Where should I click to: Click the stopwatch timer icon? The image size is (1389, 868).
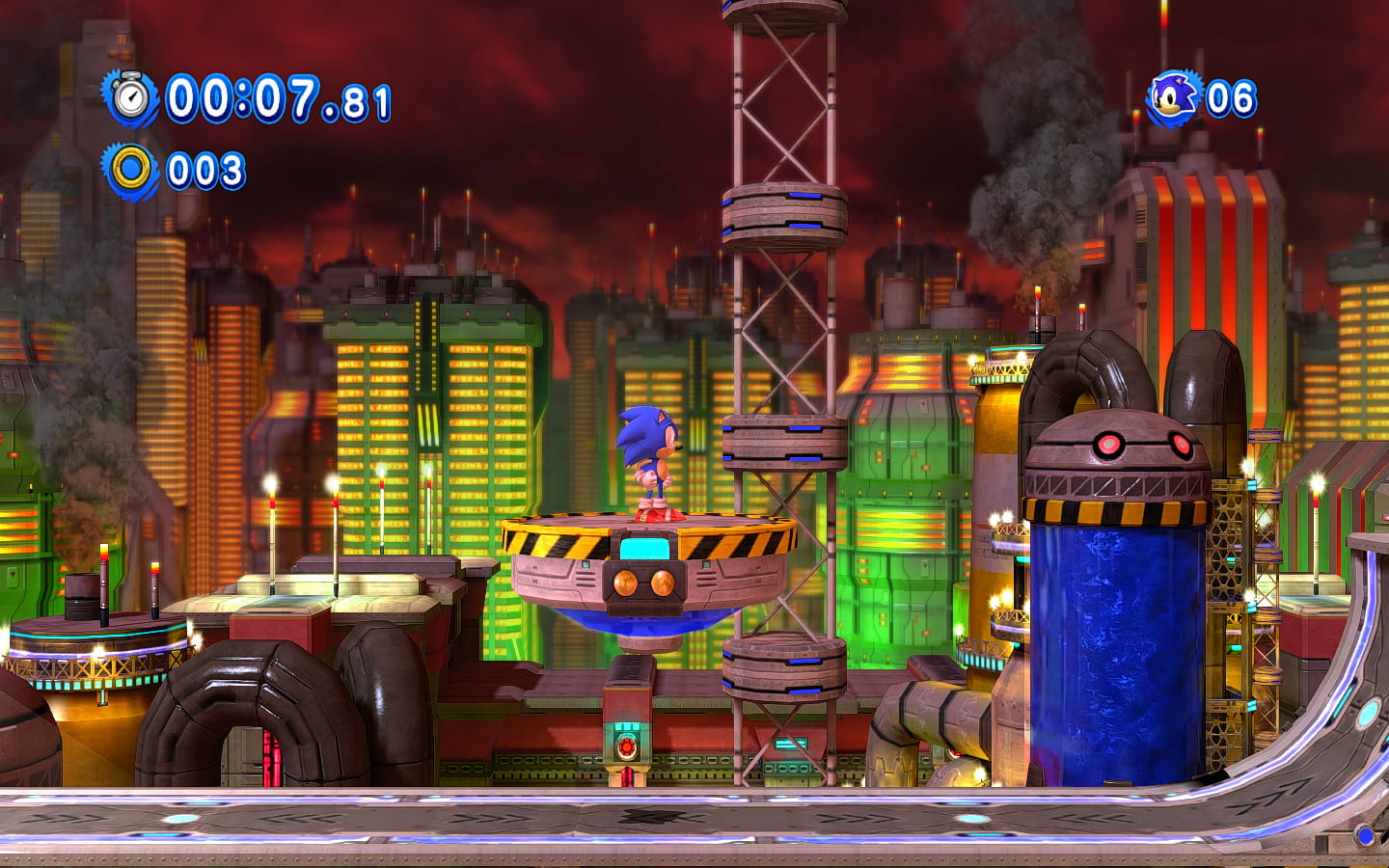coord(131,97)
